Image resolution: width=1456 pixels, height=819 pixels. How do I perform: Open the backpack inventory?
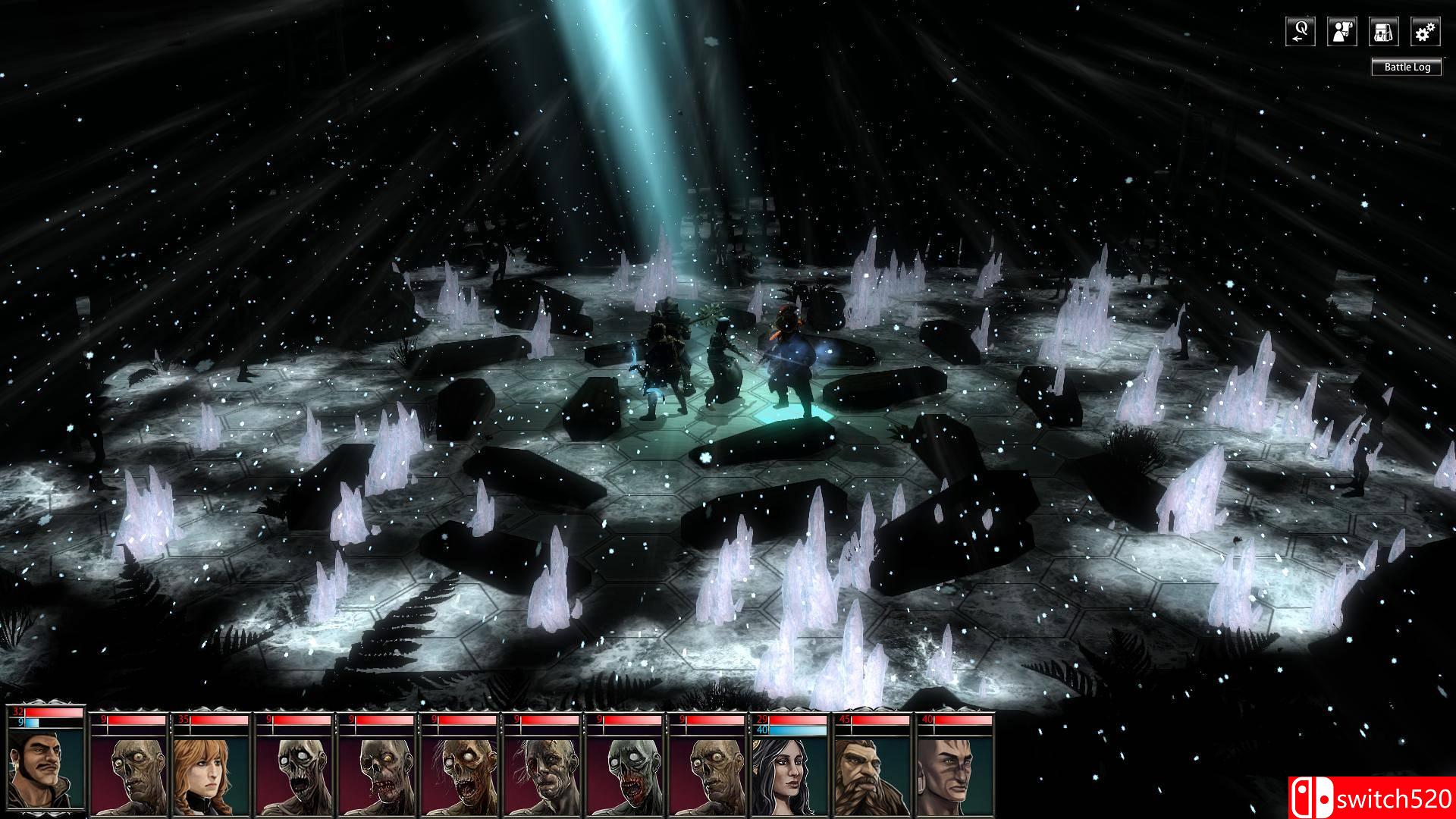tap(1384, 32)
